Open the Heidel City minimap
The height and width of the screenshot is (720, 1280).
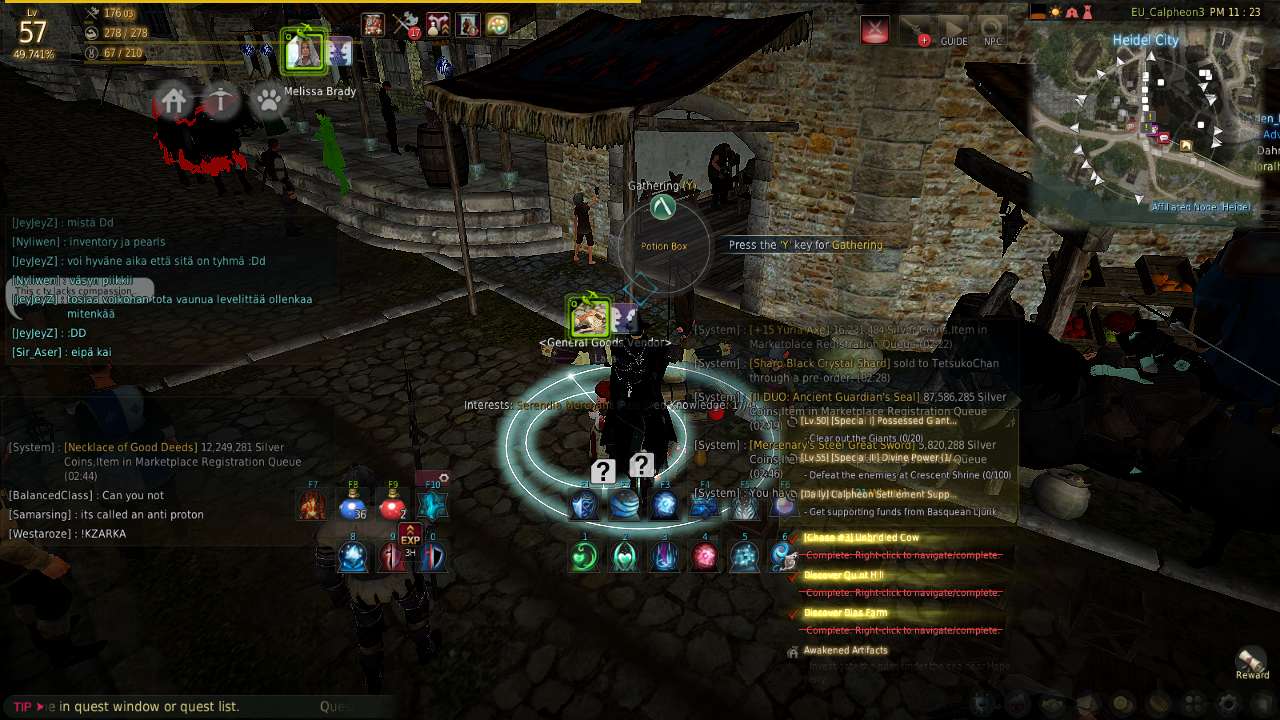(x=1150, y=120)
